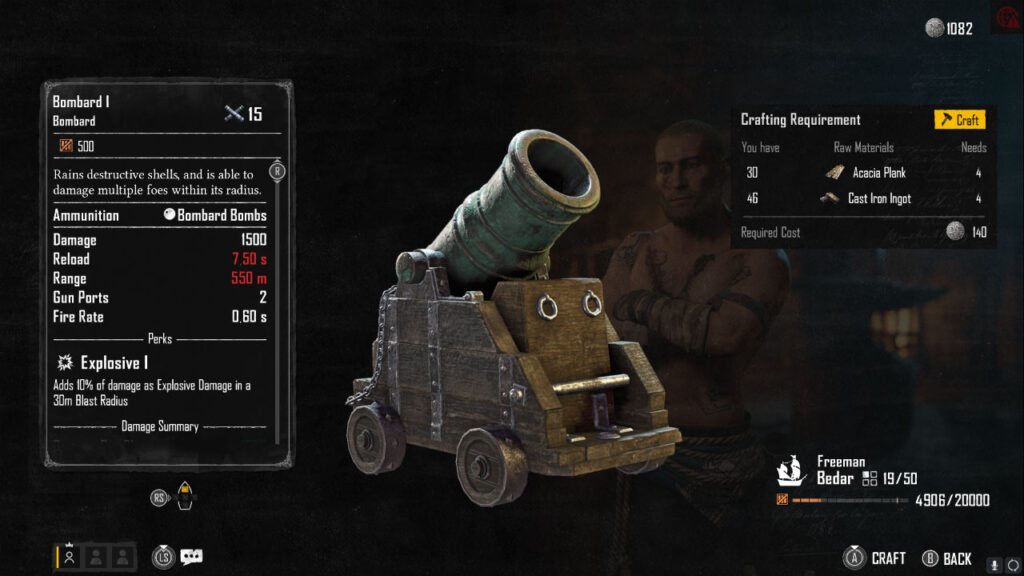Select the Acacia Plank material row
Screen dimensions: 1024x576
click(864, 173)
